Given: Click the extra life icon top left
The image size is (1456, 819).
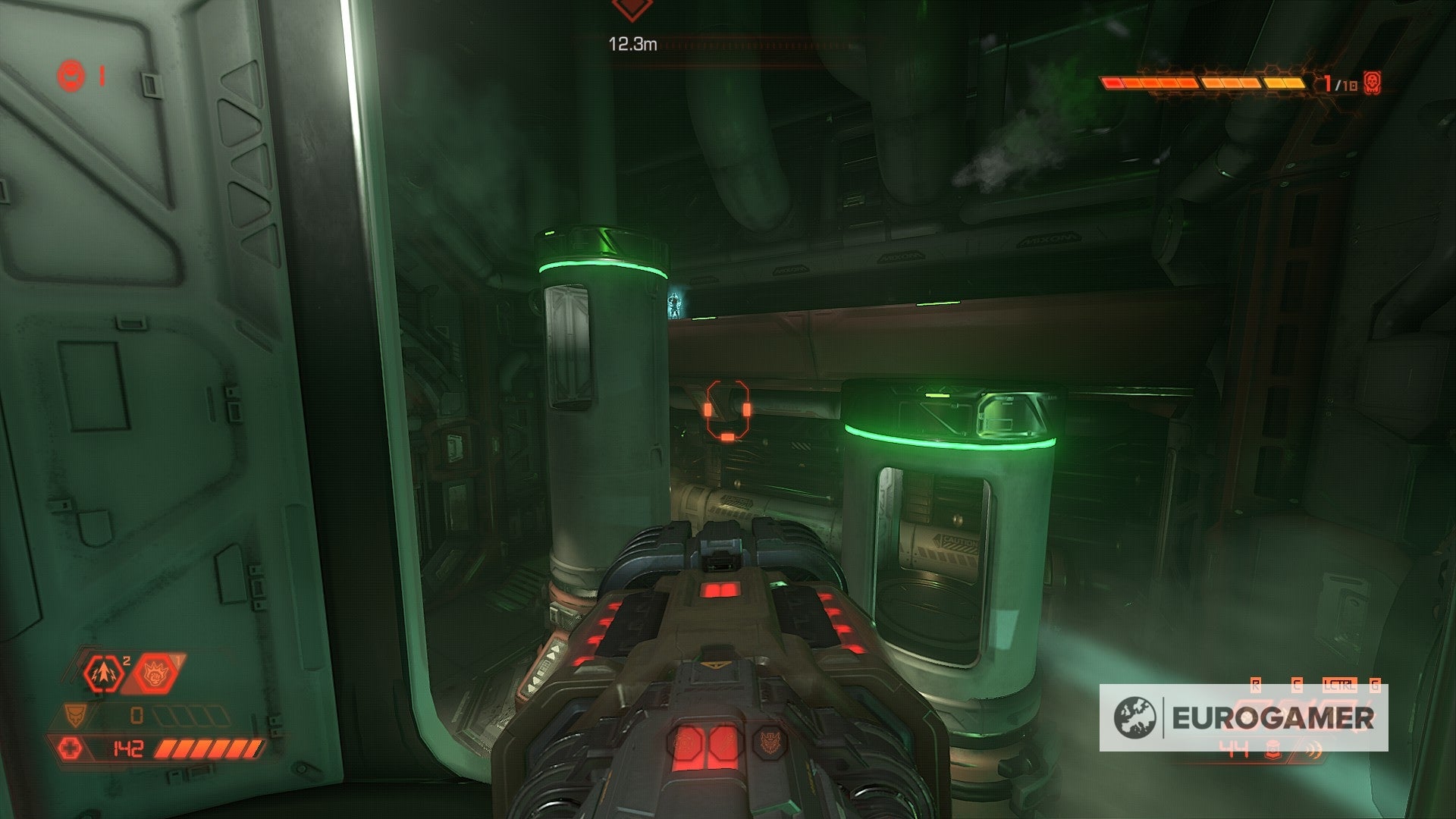Looking at the screenshot, I should (x=72, y=76).
